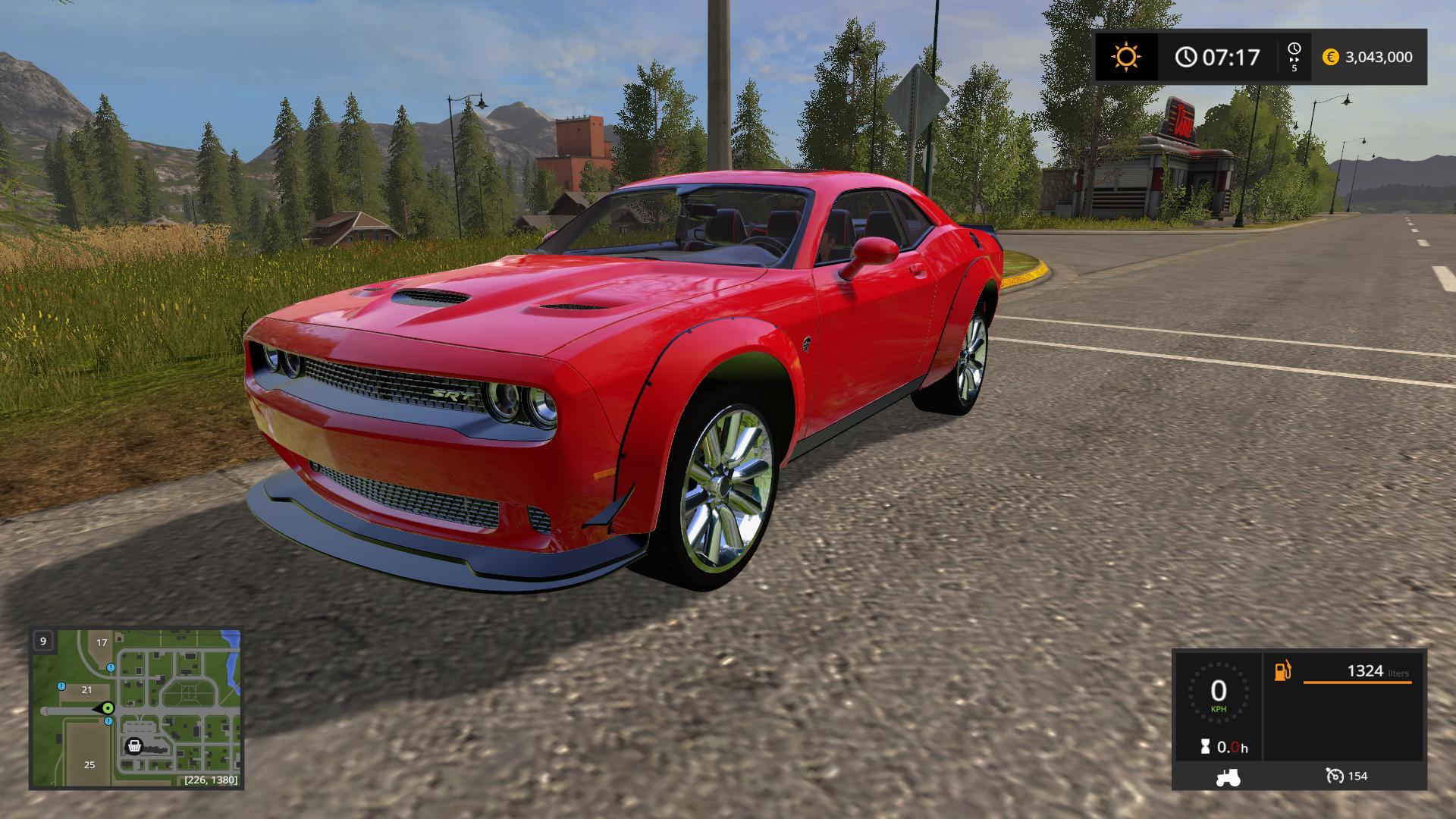Select field 21 on the minimap
This screenshot has width=1456, height=819.
(86, 689)
